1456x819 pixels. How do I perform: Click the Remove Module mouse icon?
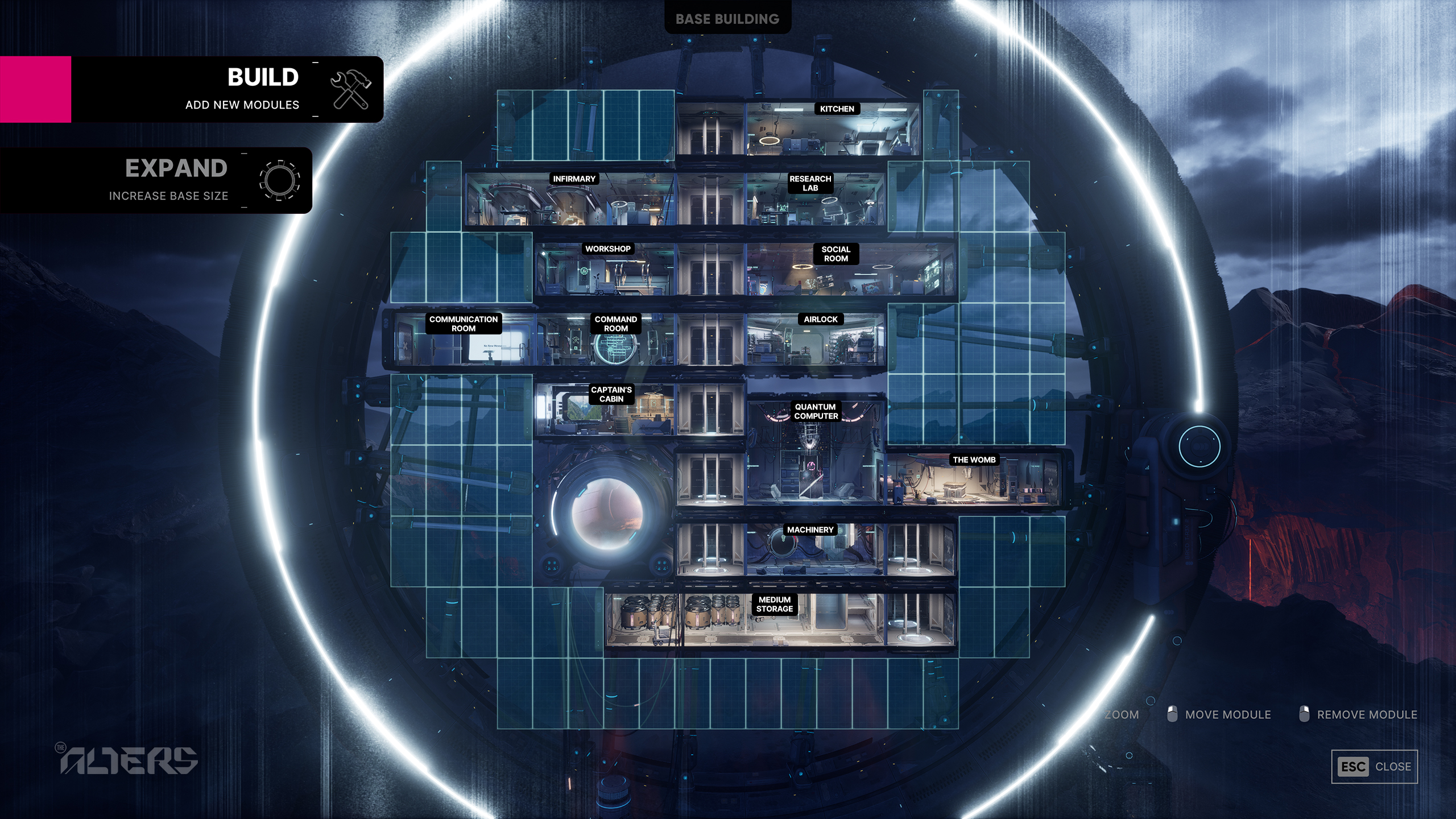click(x=1305, y=714)
